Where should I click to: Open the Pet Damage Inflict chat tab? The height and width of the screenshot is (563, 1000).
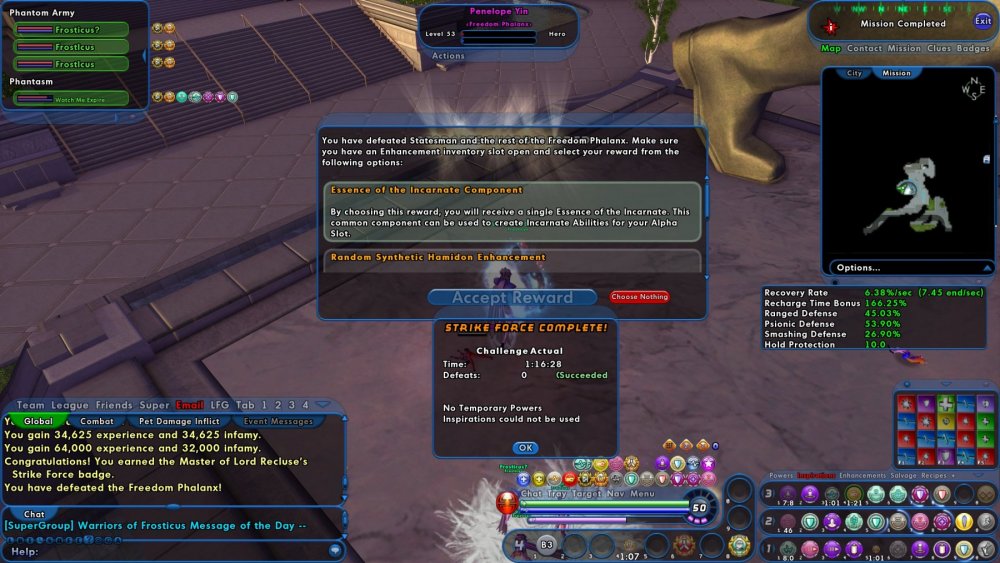coord(185,422)
